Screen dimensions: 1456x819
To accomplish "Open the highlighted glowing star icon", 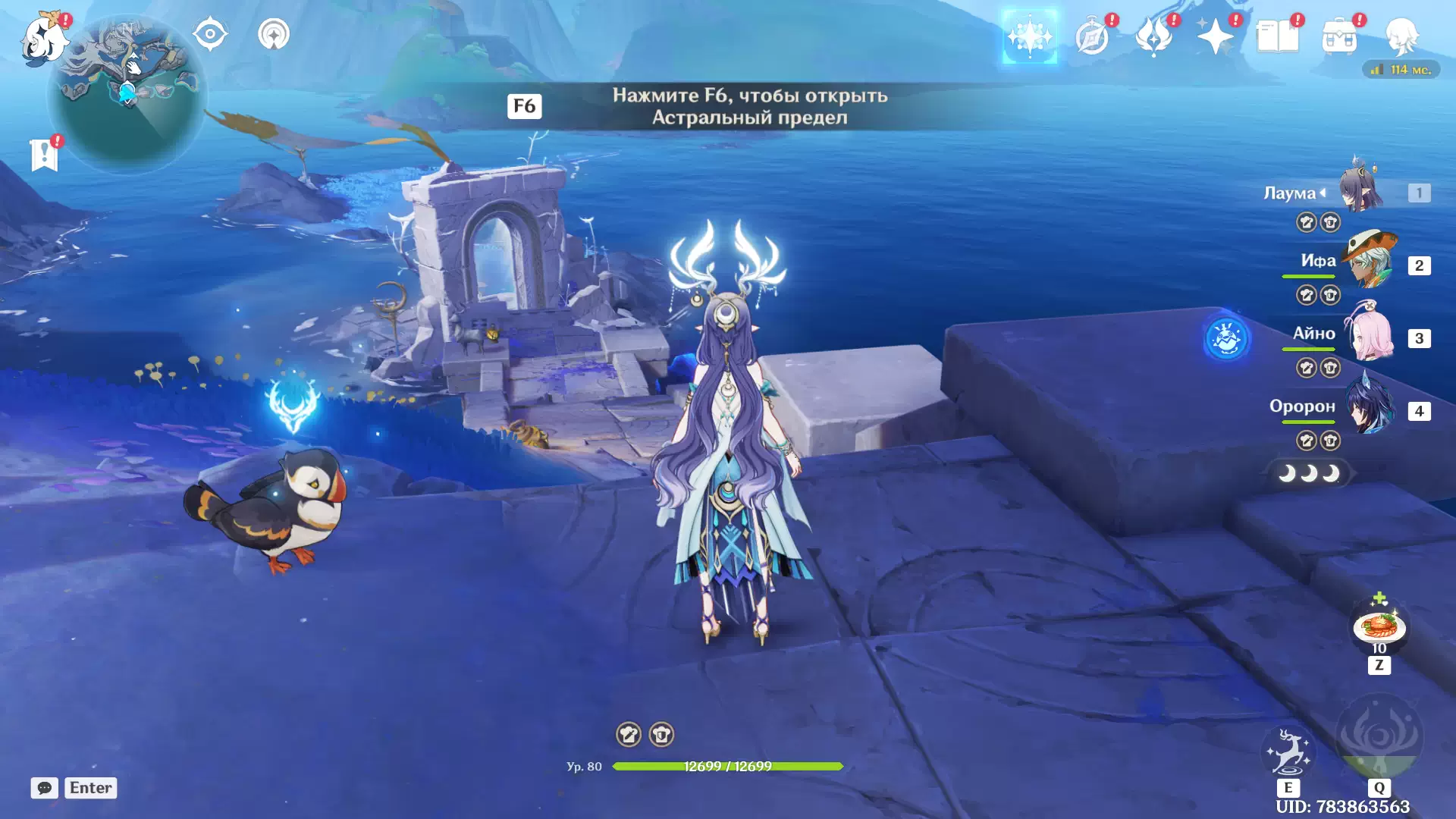I will click(1029, 36).
